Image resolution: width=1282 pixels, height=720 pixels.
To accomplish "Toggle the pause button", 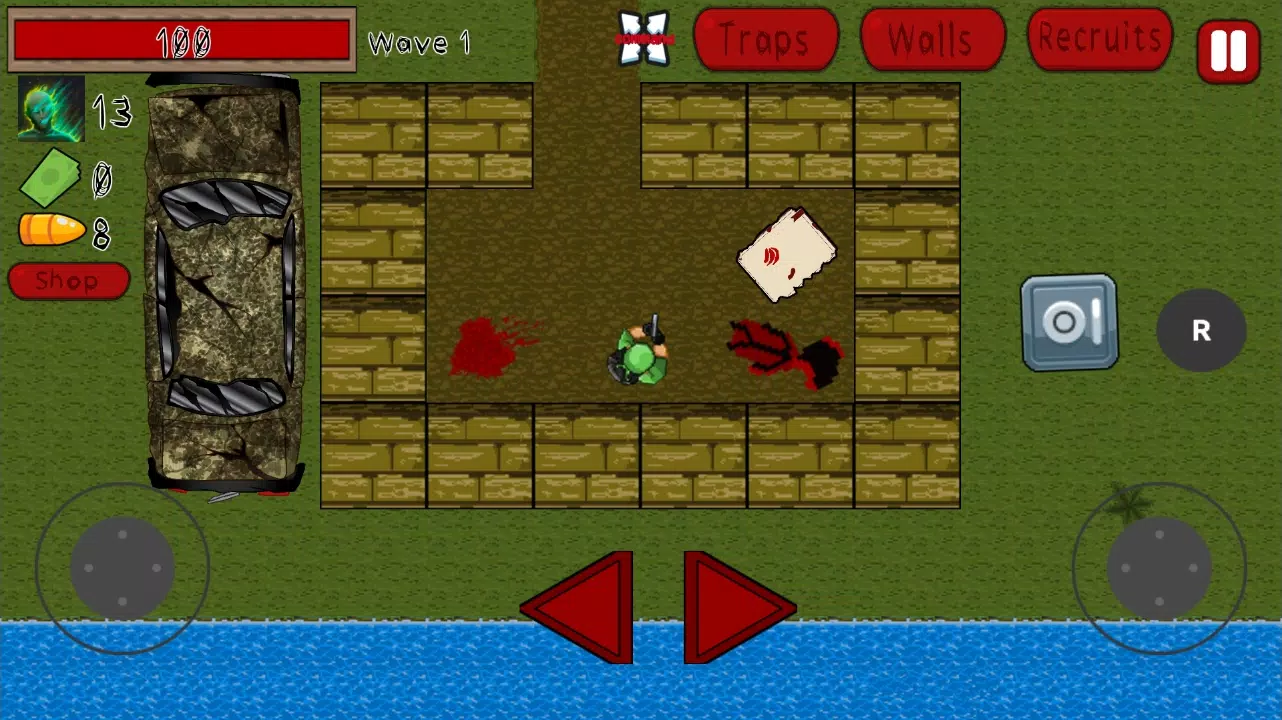I will [1228, 50].
